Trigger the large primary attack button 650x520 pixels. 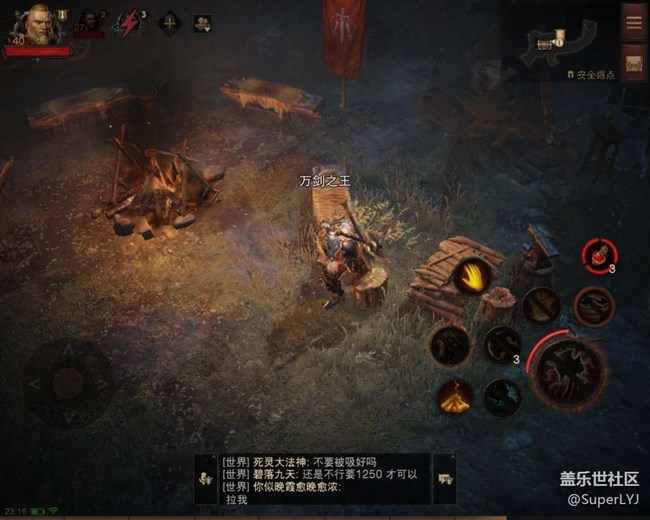(571, 371)
